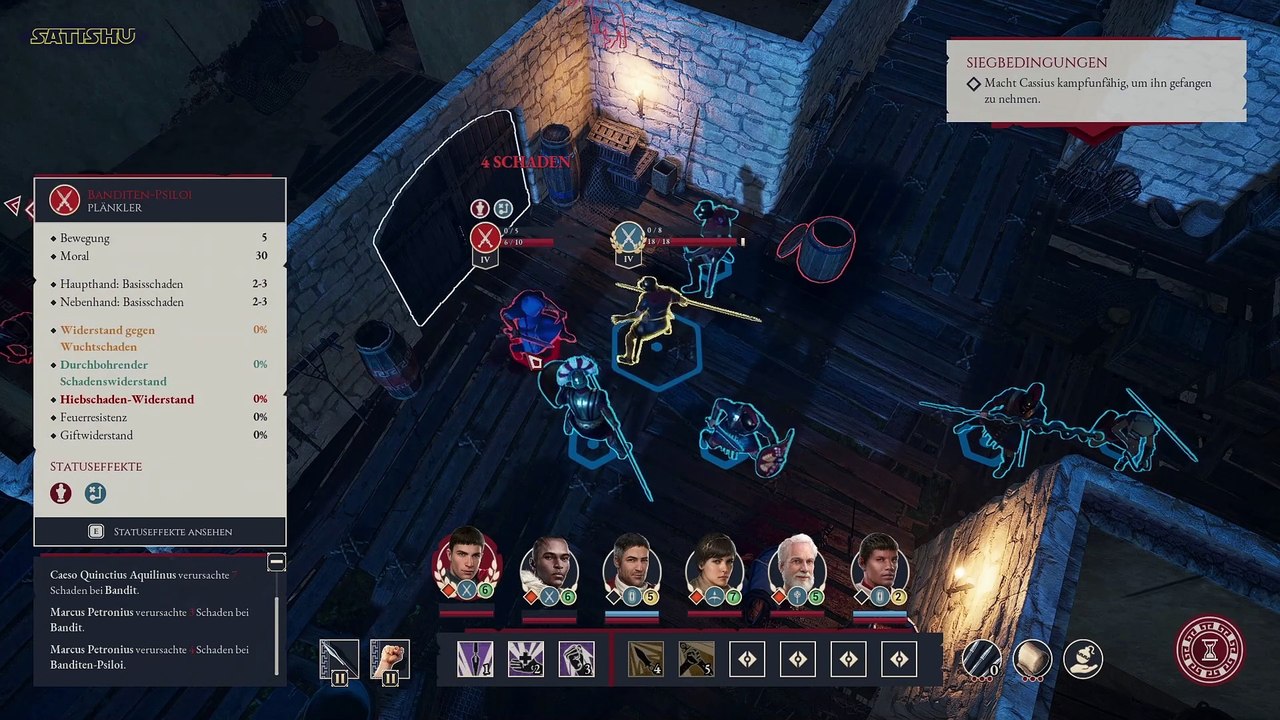Use the scroll item icon
Image resolution: width=1280 pixels, height=720 pixels.
click(x=1032, y=659)
